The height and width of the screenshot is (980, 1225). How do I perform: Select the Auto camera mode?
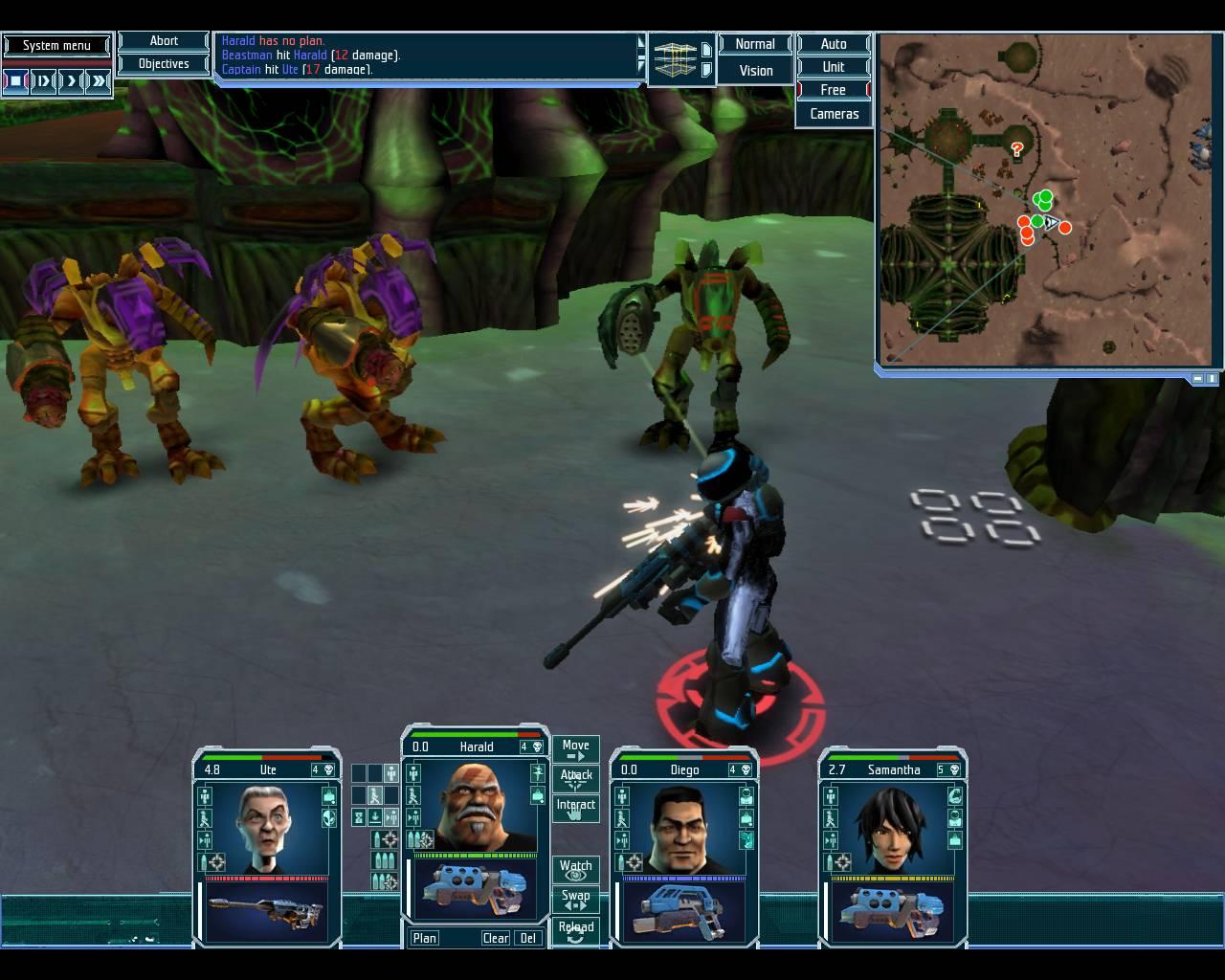[833, 44]
